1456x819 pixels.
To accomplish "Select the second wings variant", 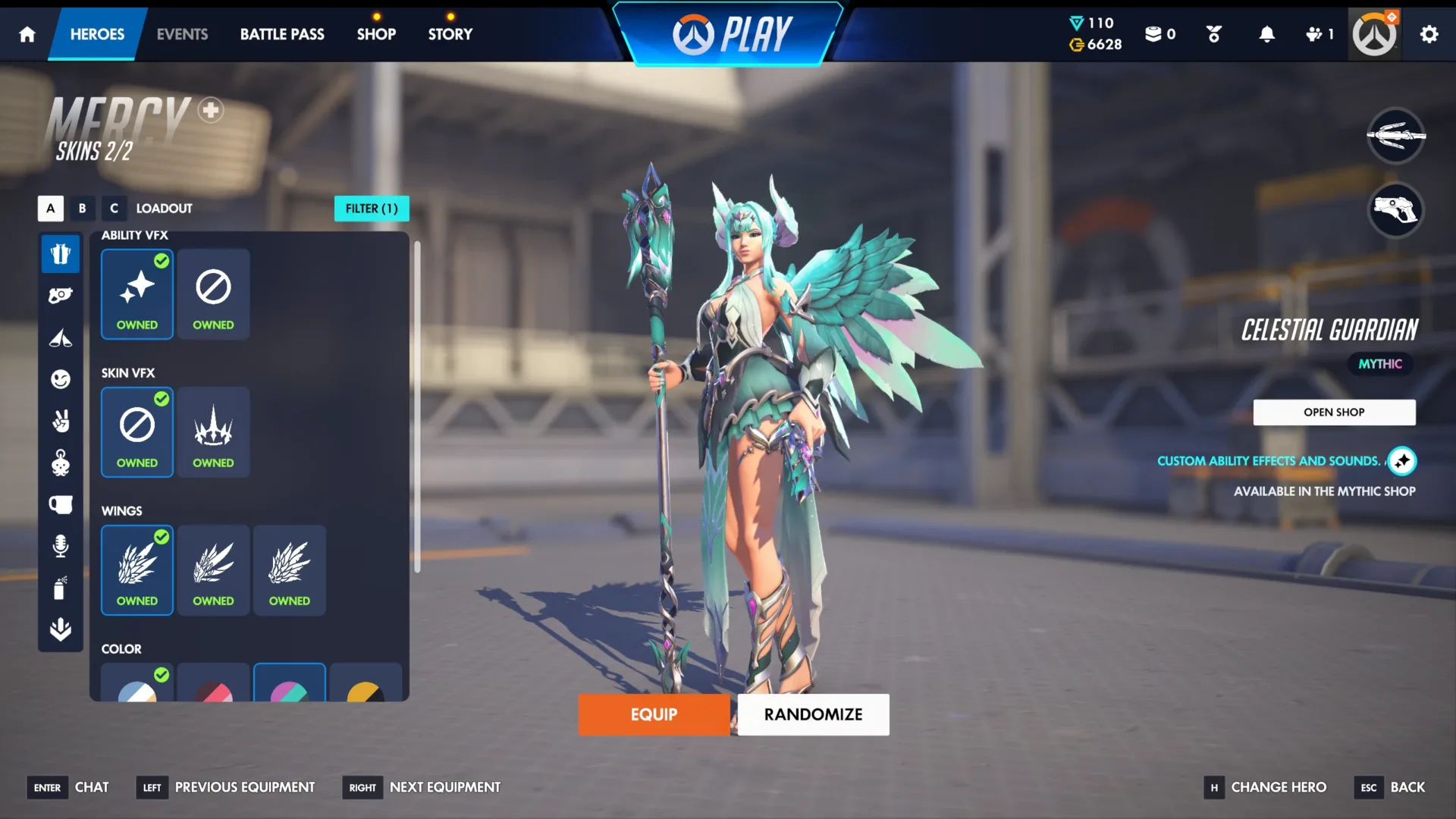I will 213,570.
